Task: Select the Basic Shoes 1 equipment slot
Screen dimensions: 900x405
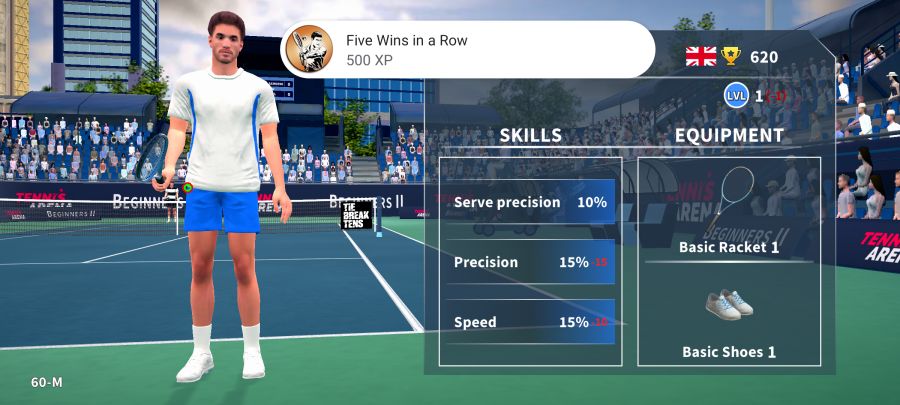Action: click(x=729, y=320)
